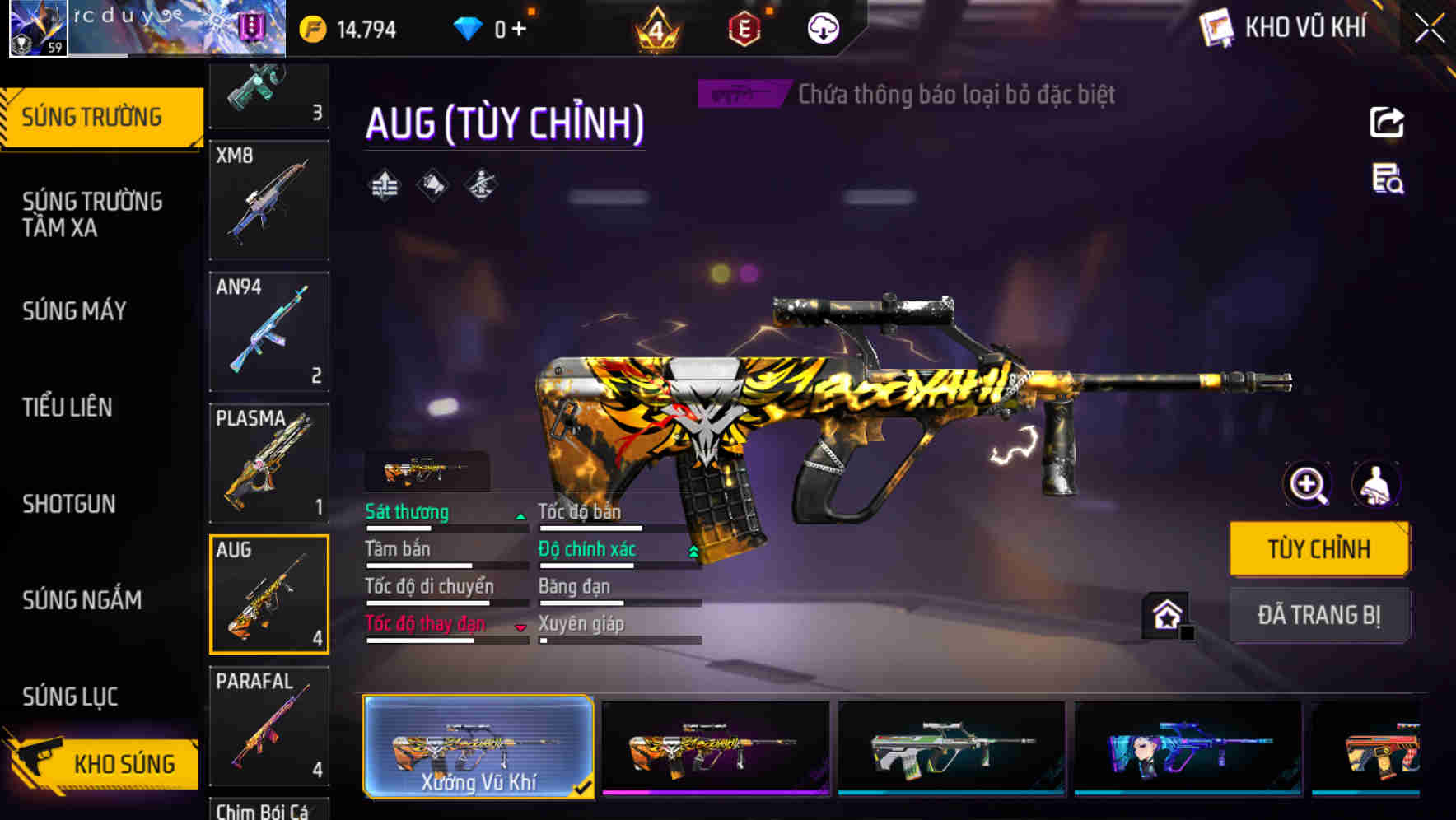The width and height of the screenshot is (1456, 820).
Task: Share the weapon using the share icon
Action: coord(1387,123)
